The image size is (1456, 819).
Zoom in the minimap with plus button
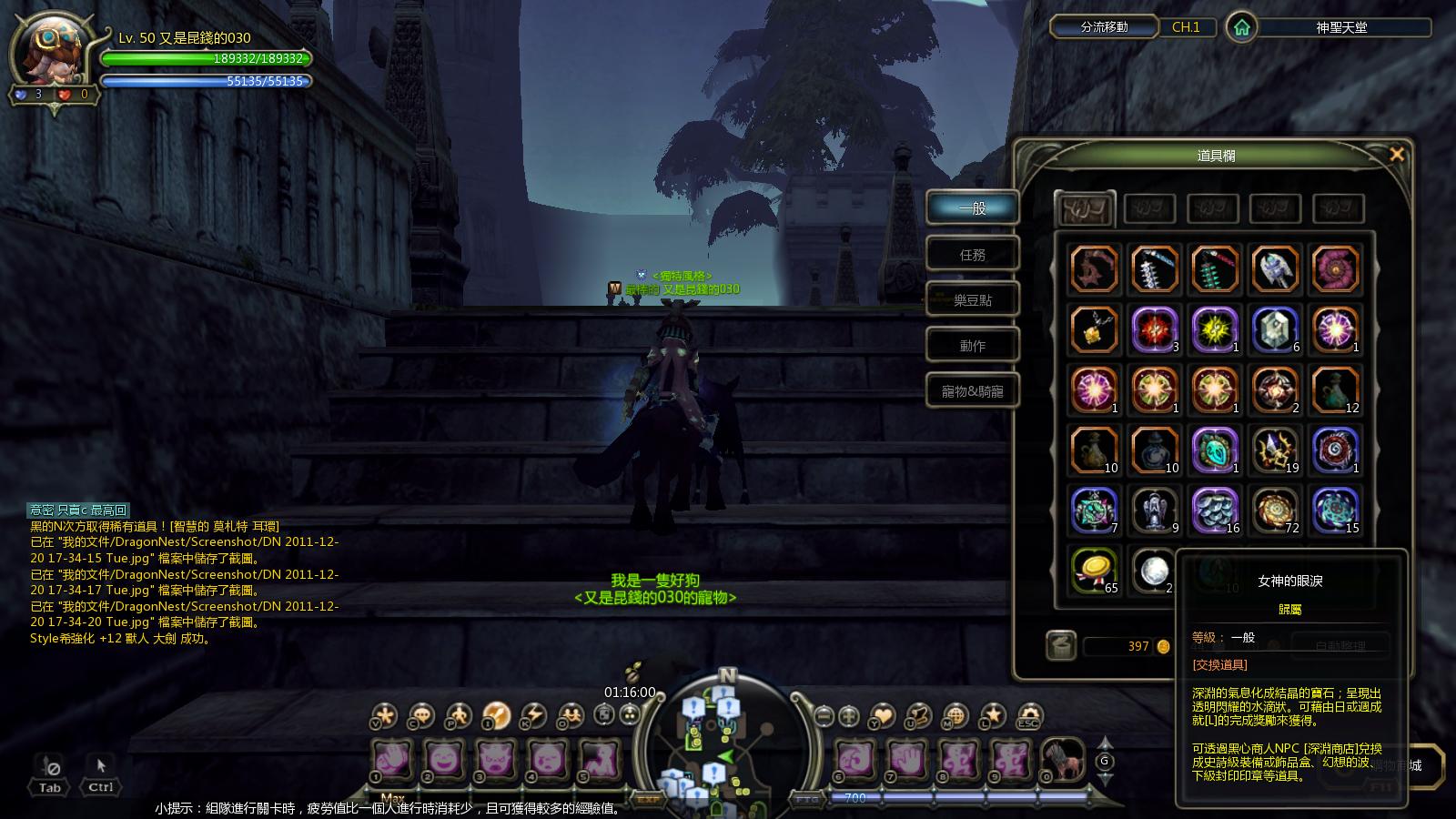point(849,716)
